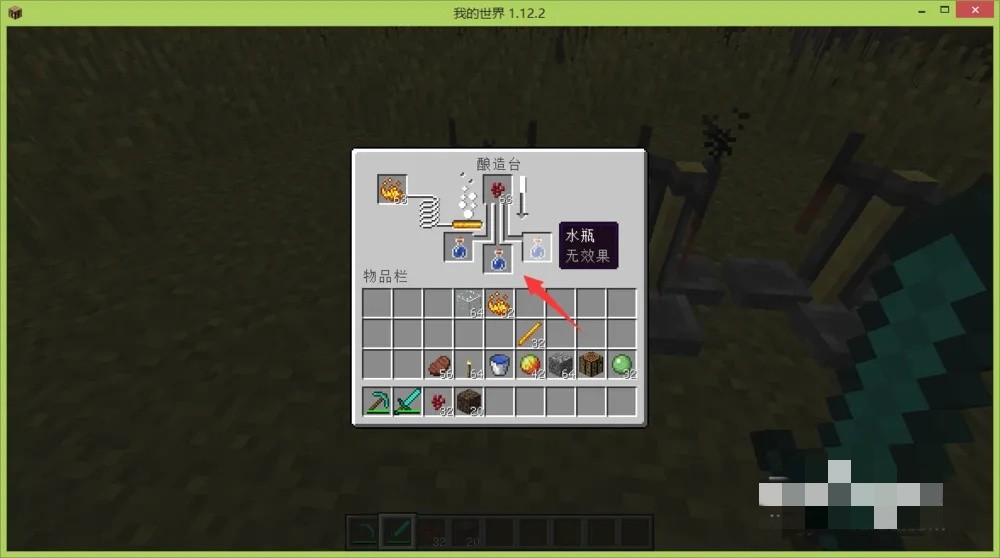The height and width of the screenshot is (558, 1000).
Task: Select the glass block stack of 64
Action: pos(468,302)
